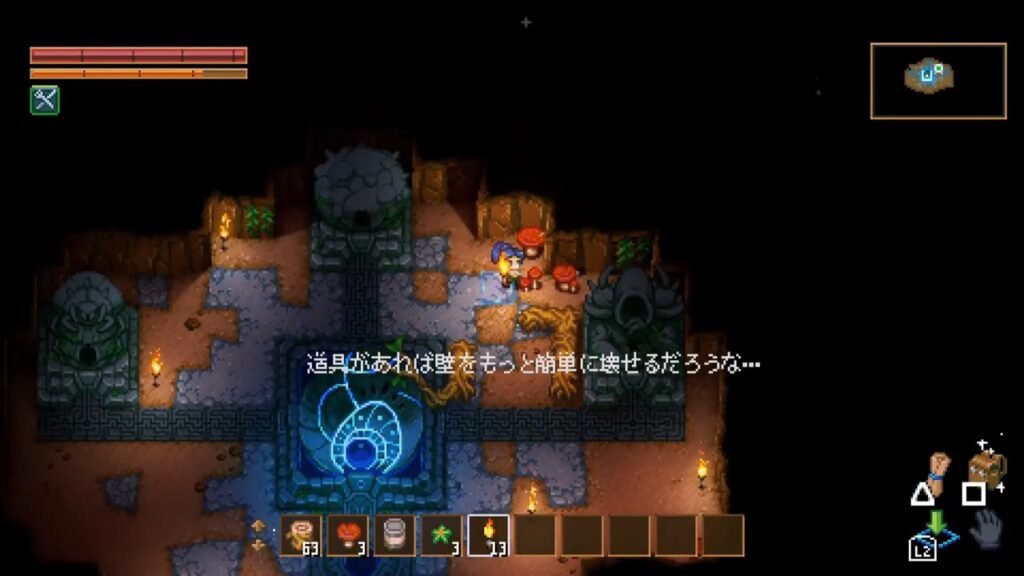
Task: Open the sparkling treasure chest icon
Action: [986, 464]
